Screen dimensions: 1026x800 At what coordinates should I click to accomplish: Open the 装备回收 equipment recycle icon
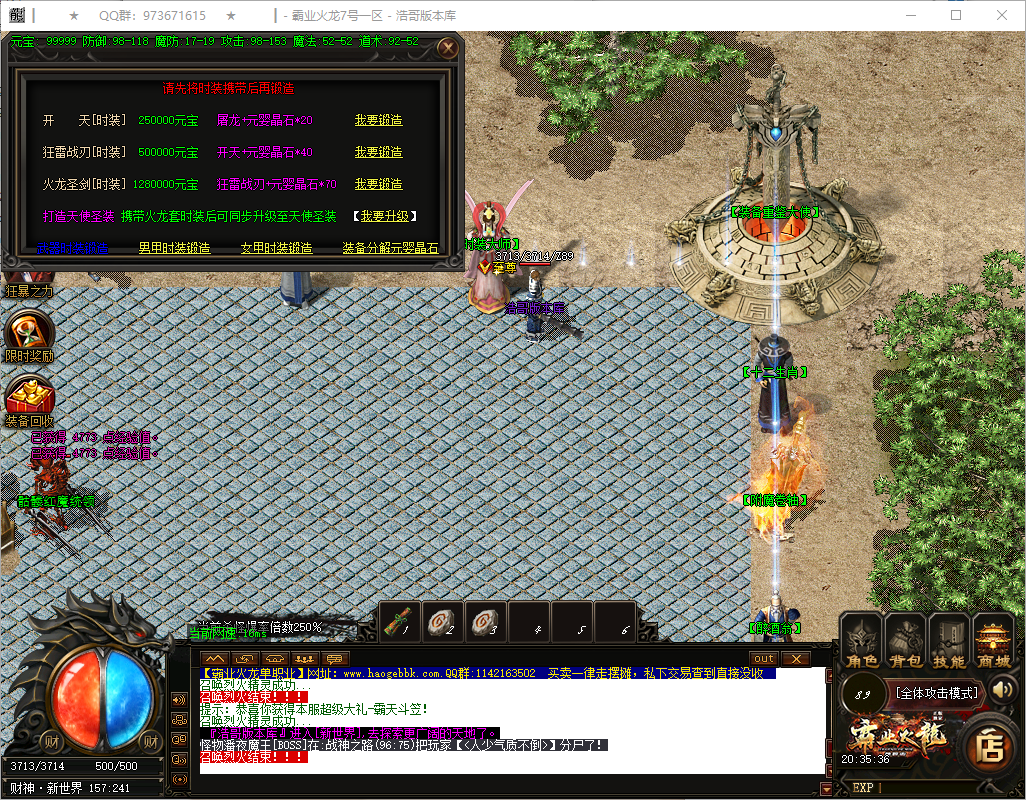tap(29, 398)
